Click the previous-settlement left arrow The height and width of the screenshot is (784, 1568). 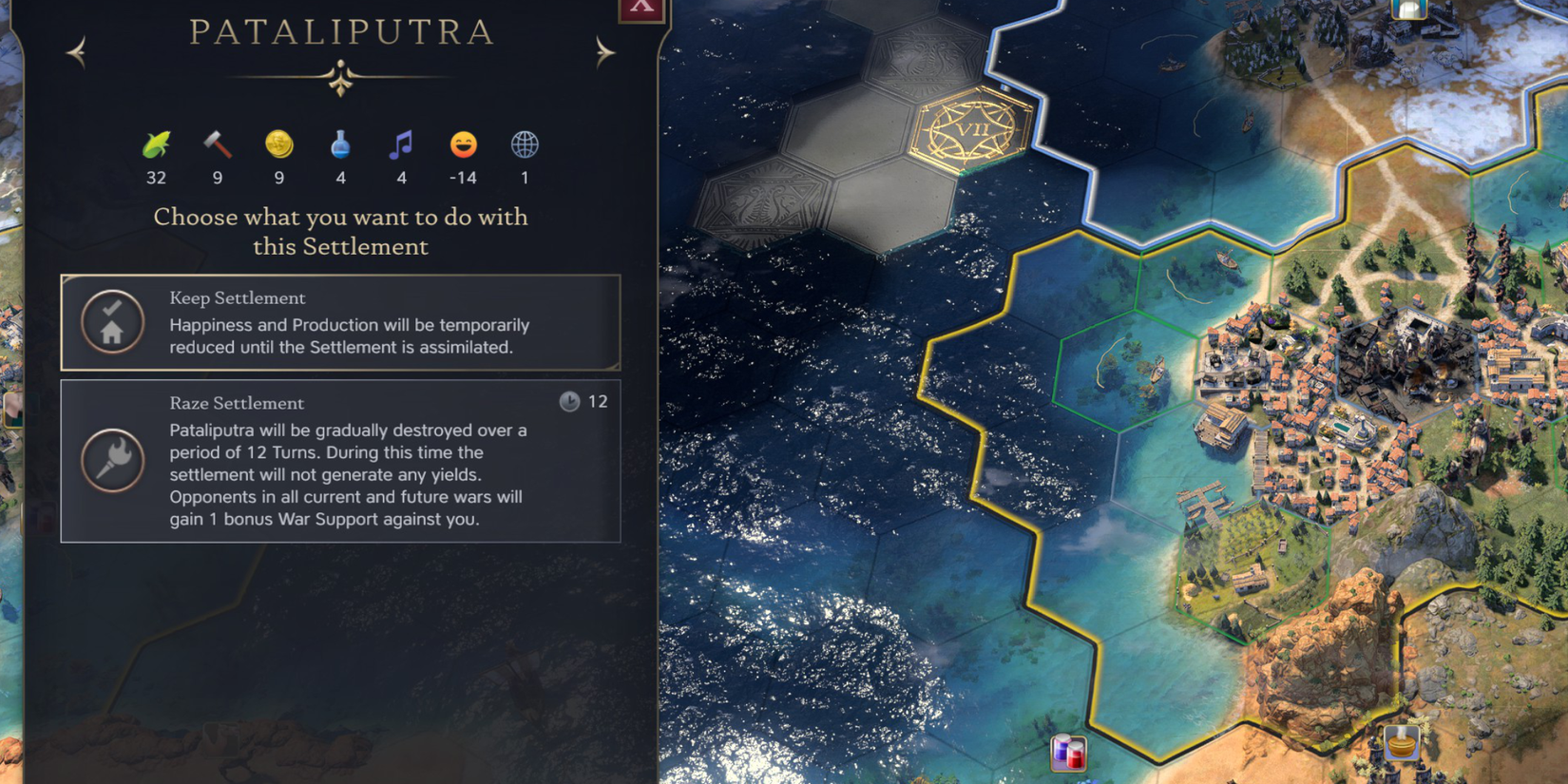pos(77,51)
